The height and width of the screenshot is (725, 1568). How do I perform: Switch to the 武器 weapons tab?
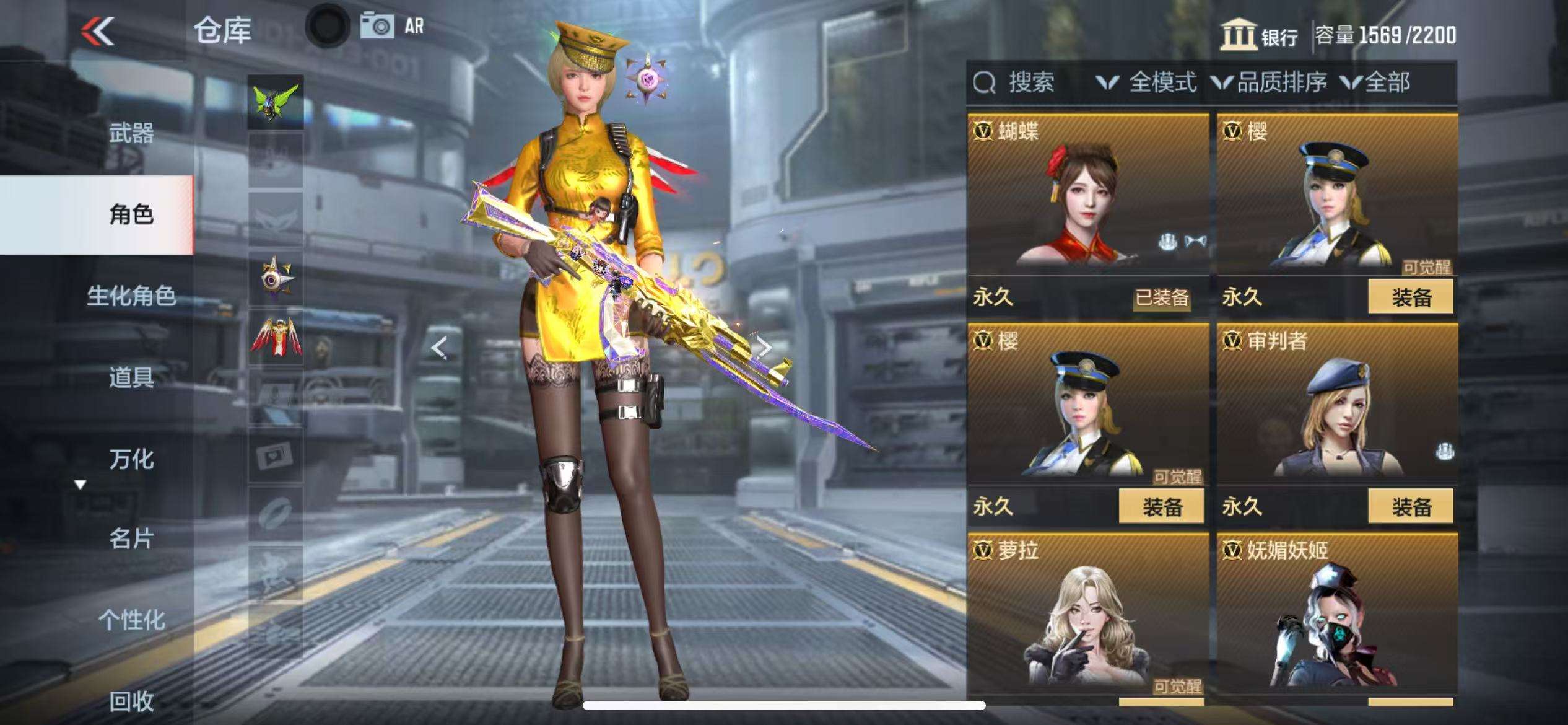pos(131,133)
